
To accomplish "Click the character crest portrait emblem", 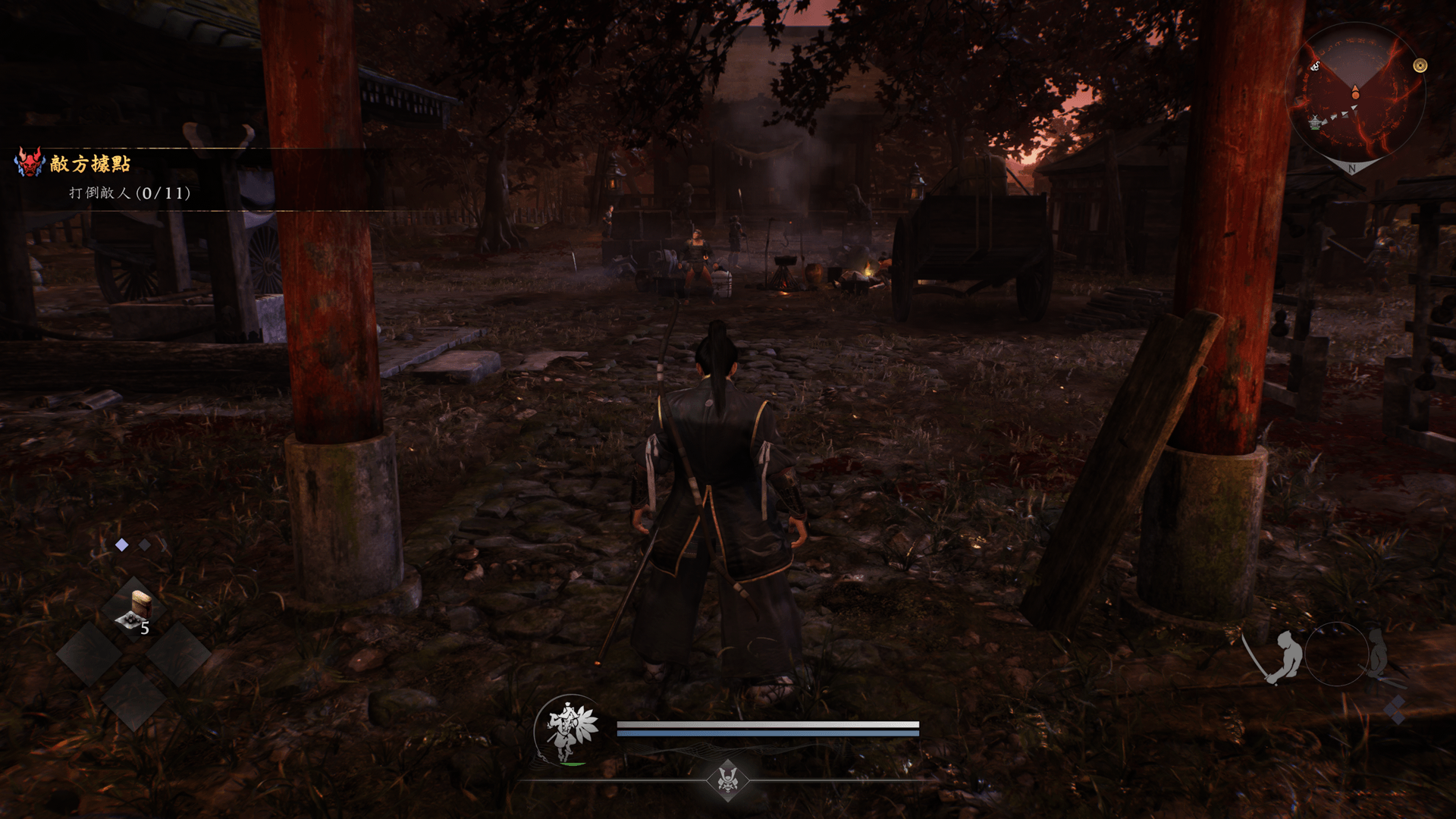I will (570, 730).
